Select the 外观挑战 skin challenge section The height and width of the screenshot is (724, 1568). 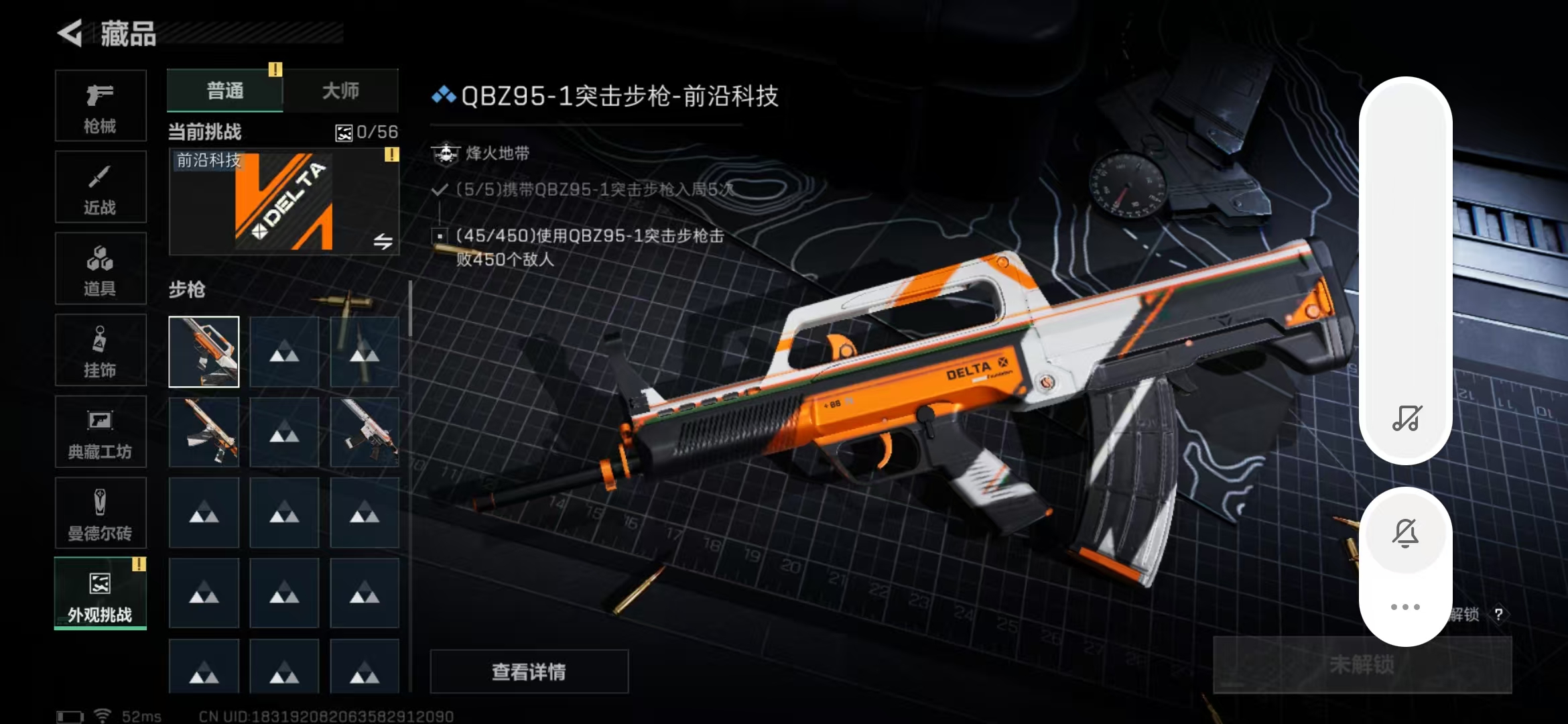click(101, 594)
